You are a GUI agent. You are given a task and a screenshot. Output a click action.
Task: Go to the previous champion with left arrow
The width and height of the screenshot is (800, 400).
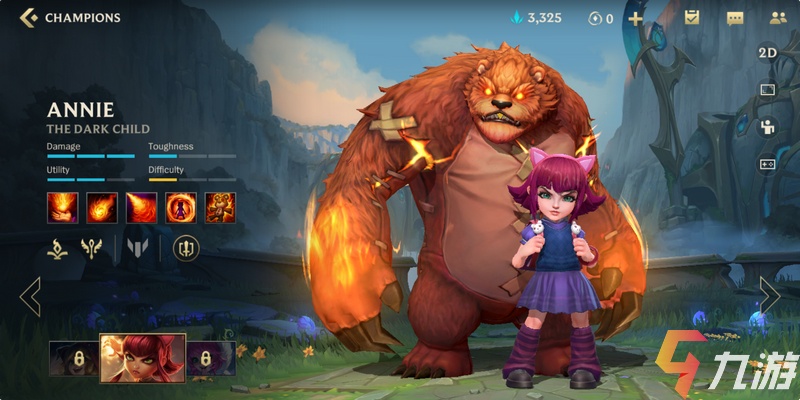pos(30,296)
